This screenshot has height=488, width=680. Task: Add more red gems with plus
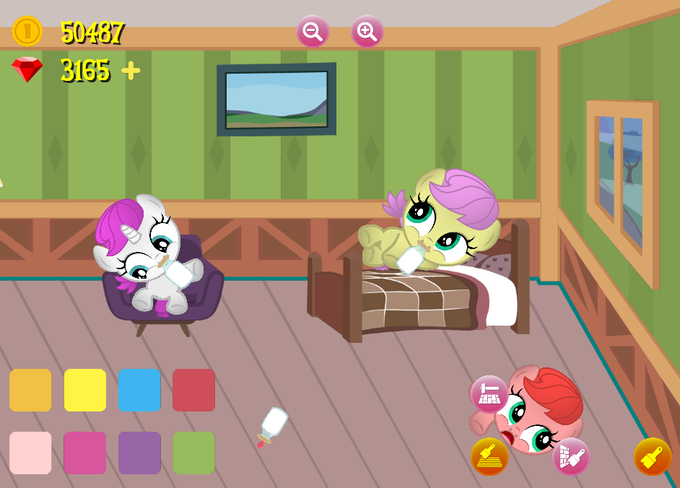131,70
